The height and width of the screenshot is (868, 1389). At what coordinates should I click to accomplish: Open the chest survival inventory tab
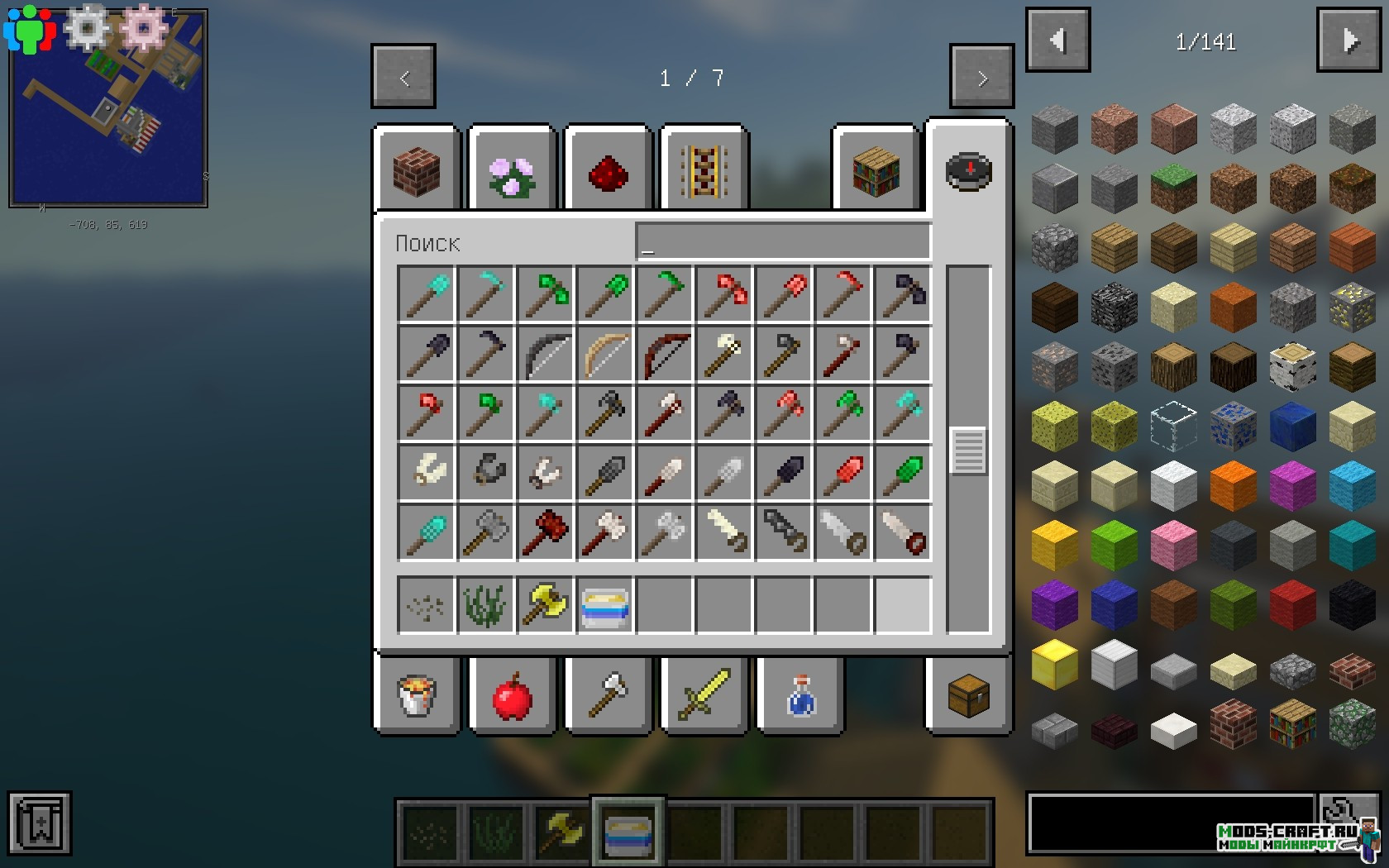[x=968, y=695]
